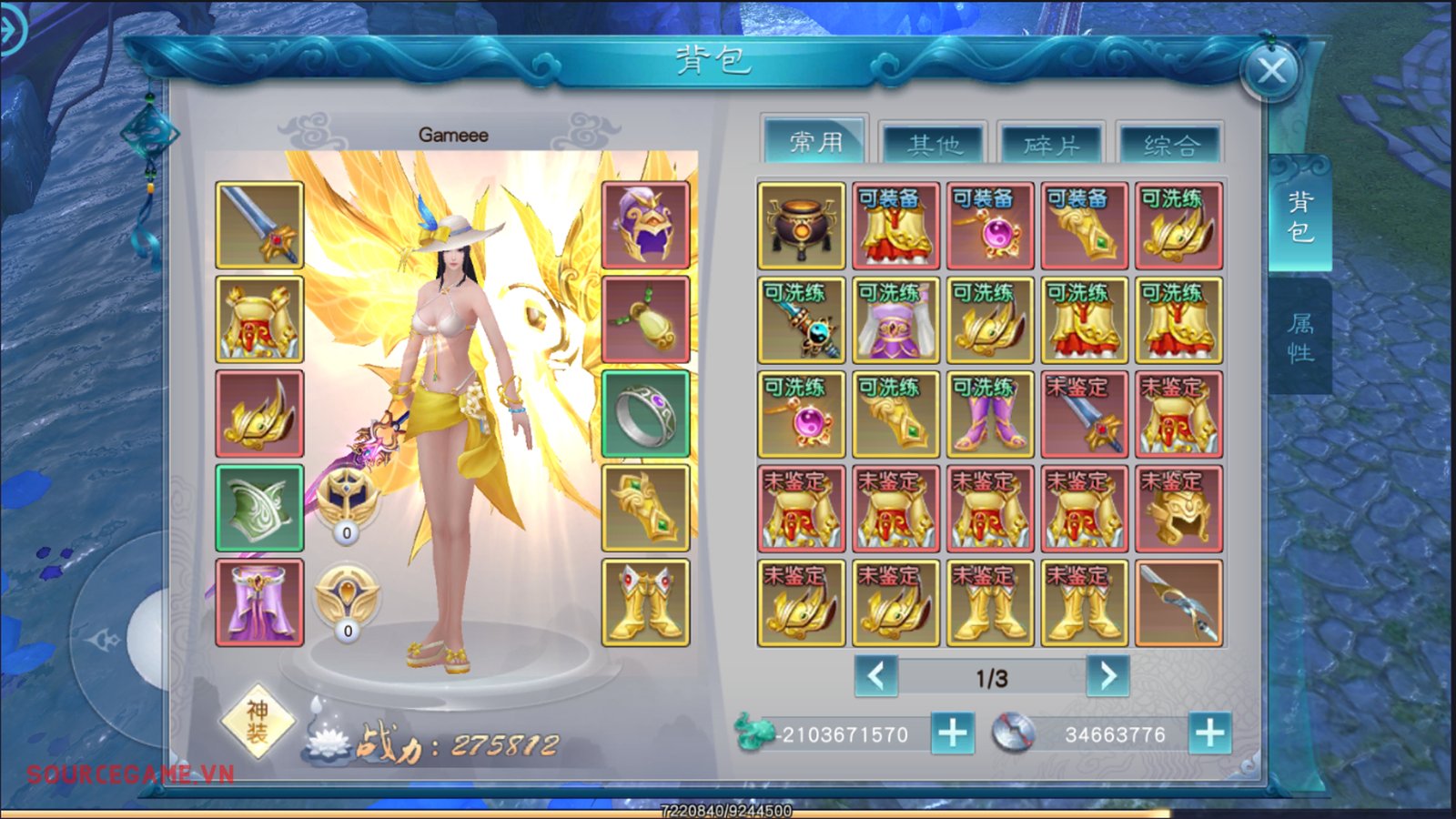This screenshot has height=819, width=1456.
Task: Choose the equipped silver ring slot
Action: coord(645,414)
